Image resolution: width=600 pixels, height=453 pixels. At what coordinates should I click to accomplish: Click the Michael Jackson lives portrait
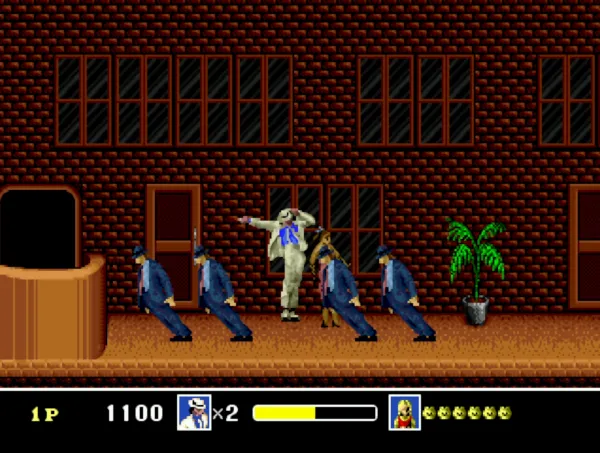[x=194, y=413]
